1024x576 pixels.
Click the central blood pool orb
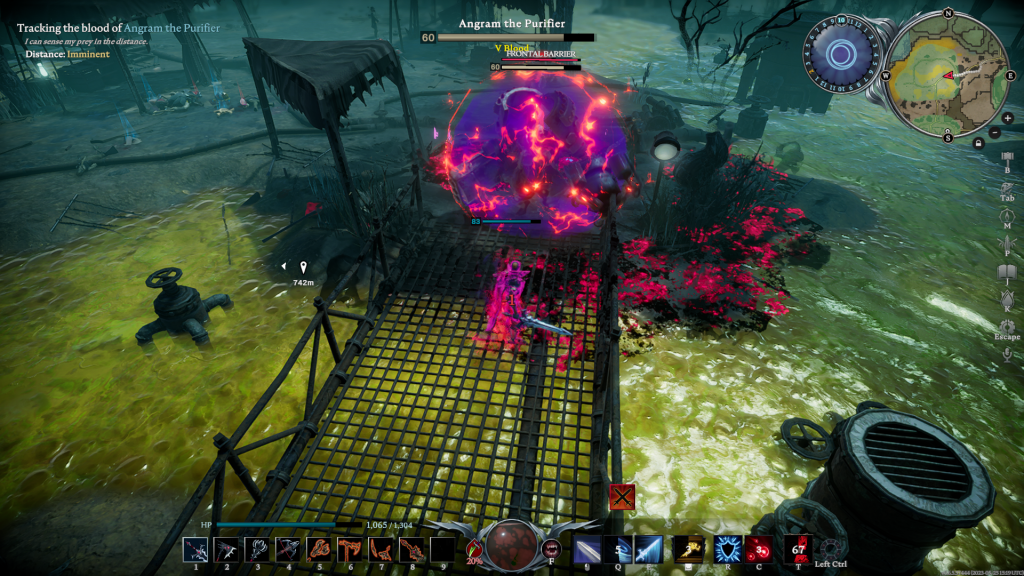(x=512, y=543)
